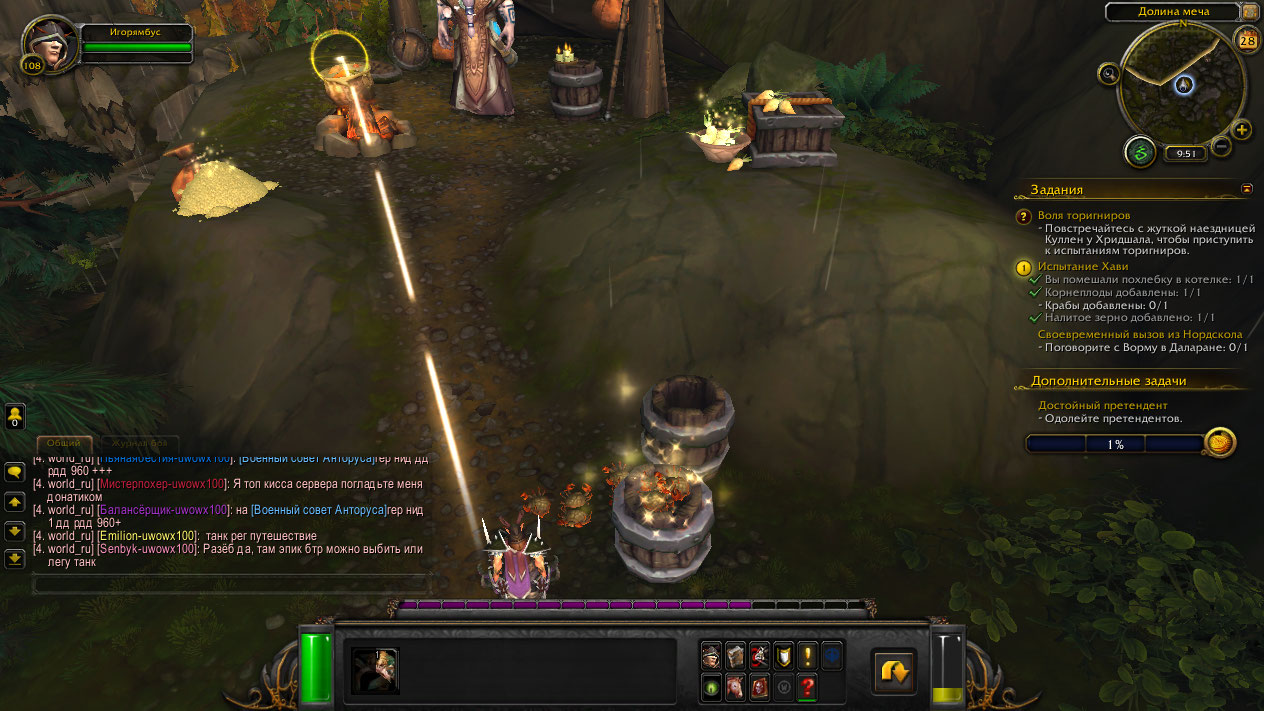Use the vehicle ability in the first slot

(x=375, y=670)
